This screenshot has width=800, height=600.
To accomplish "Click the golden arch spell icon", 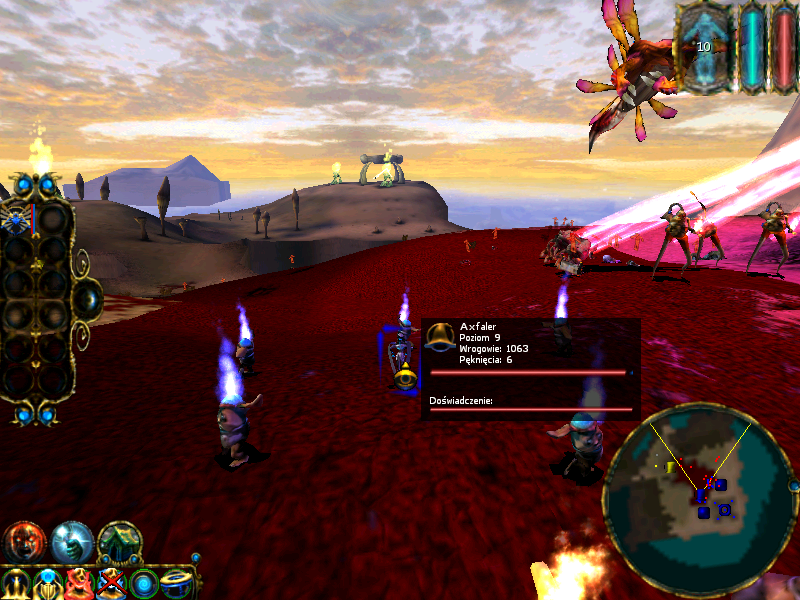I will coord(16,583).
